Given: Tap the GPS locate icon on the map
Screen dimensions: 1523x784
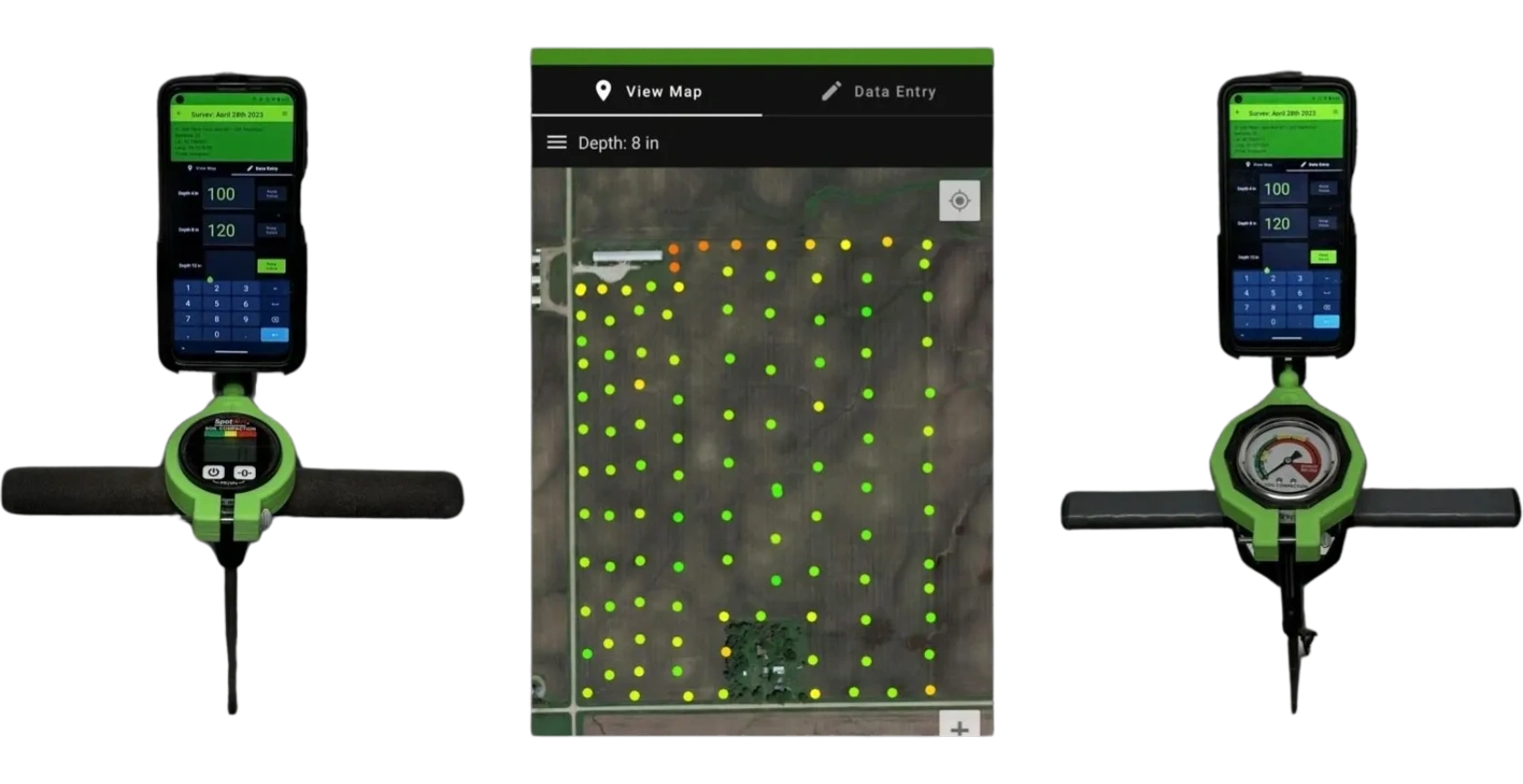Looking at the screenshot, I should pyautogui.click(x=960, y=201).
